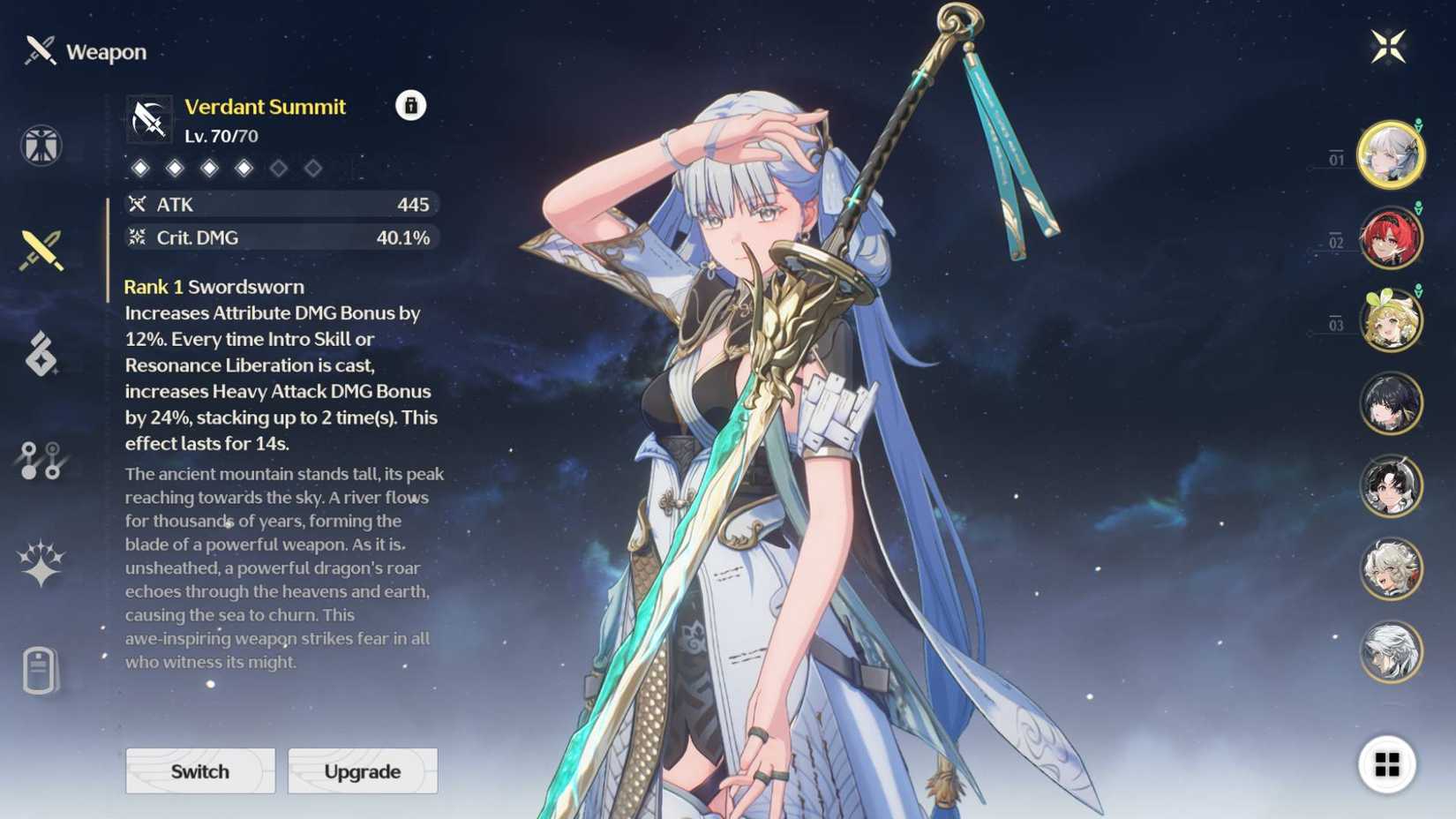
Task: Select the crossed-swords Weapon icon
Action: click(x=40, y=245)
